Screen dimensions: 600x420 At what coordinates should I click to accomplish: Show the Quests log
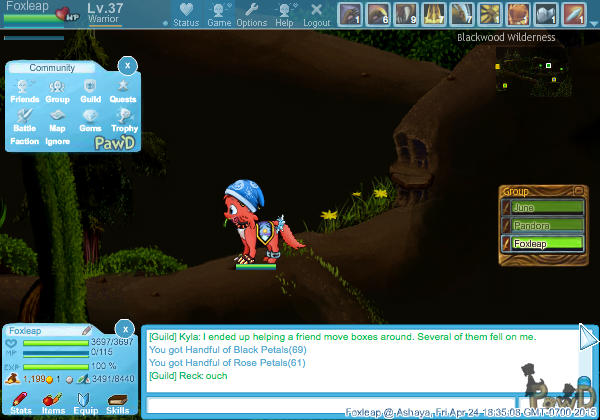click(122, 91)
